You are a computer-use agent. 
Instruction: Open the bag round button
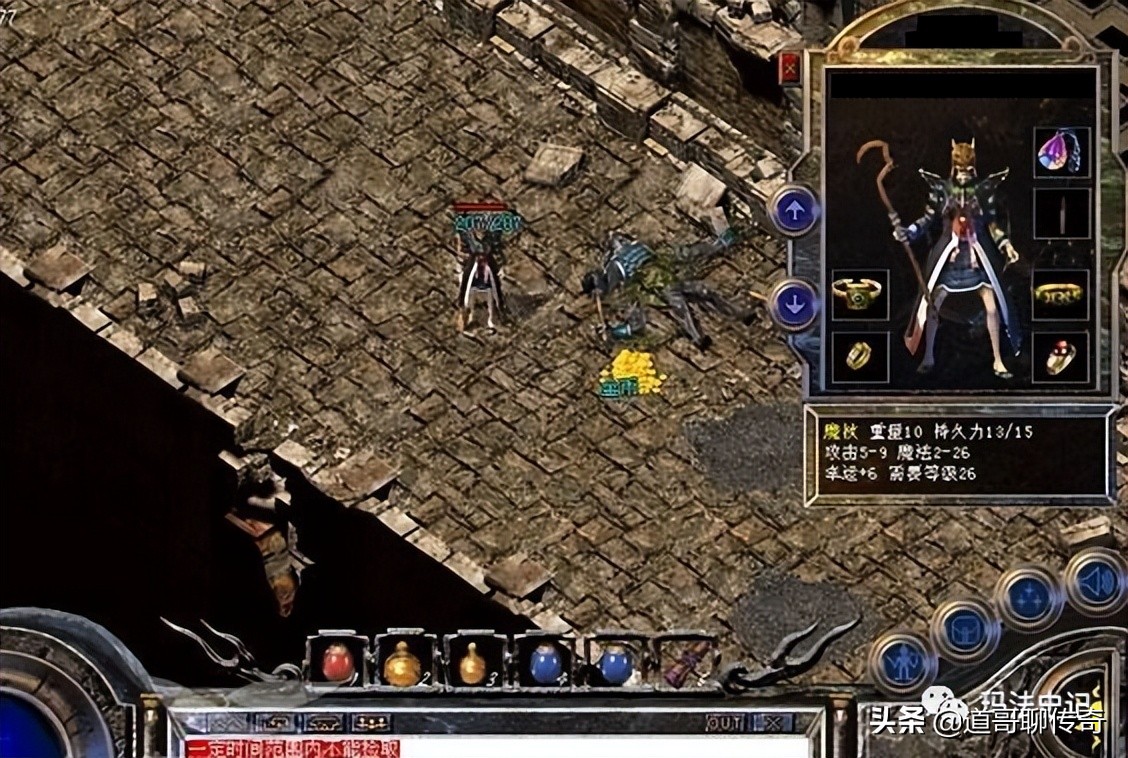pyautogui.click(x=965, y=631)
